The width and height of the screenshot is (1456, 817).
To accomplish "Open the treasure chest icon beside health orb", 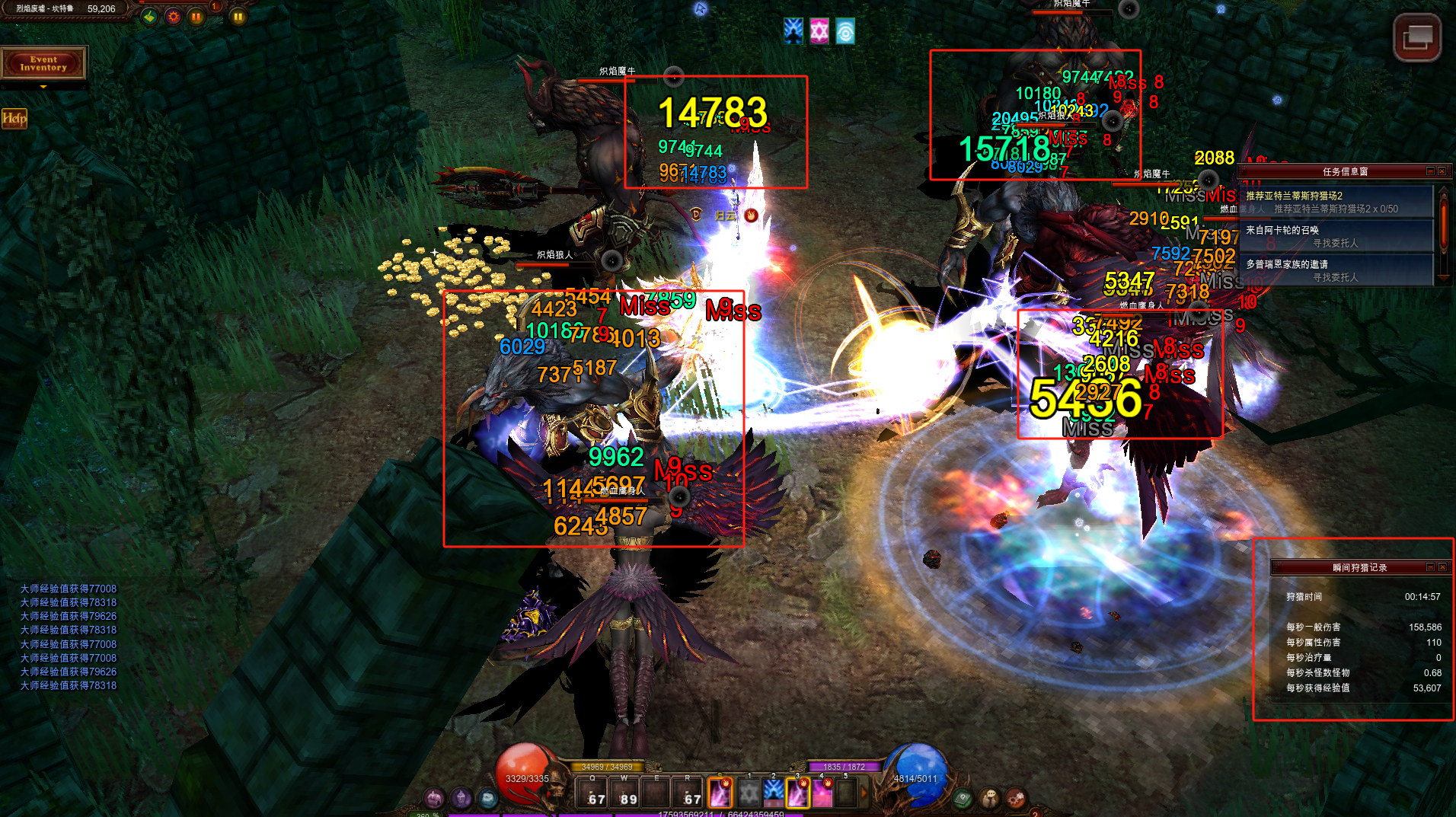I will (435, 798).
